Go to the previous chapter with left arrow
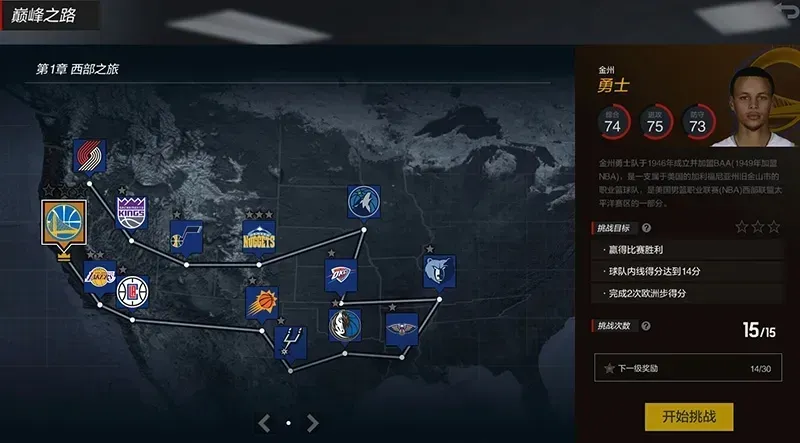800x443 pixels. point(264,422)
